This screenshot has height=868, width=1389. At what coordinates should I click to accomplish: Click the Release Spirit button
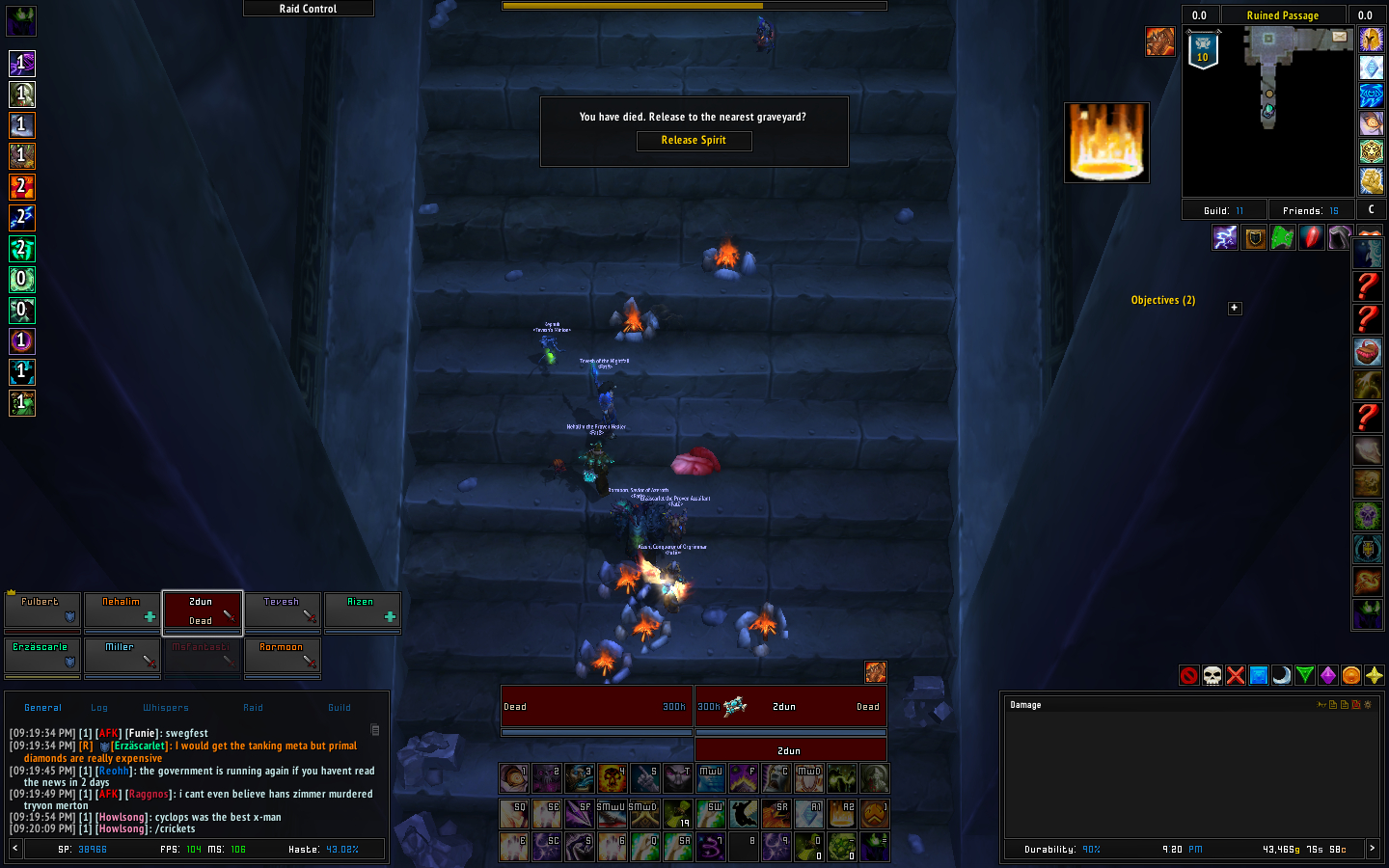(694, 141)
